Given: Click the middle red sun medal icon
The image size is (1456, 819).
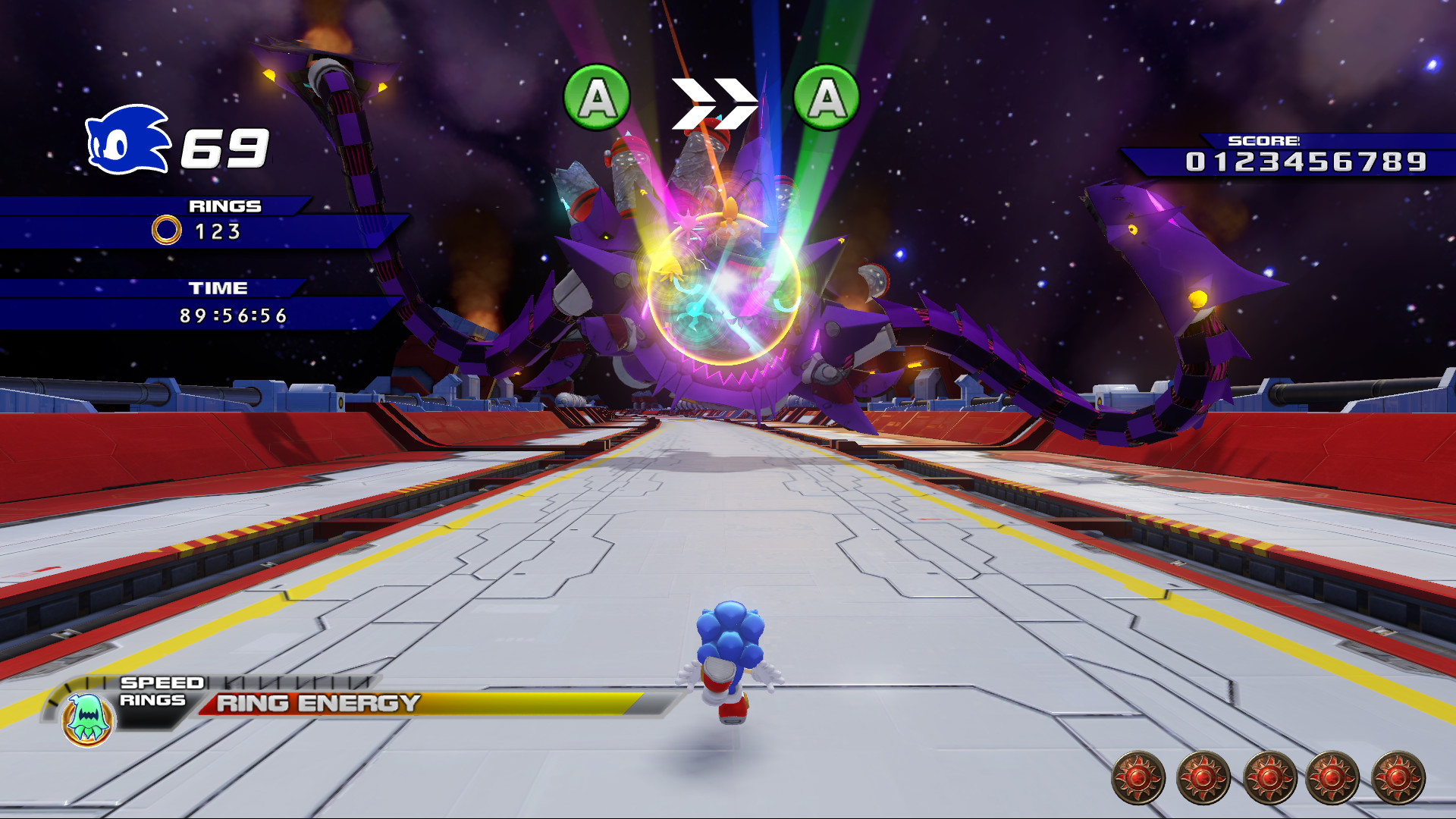Looking at the screenshot, I should (1267, 777).
